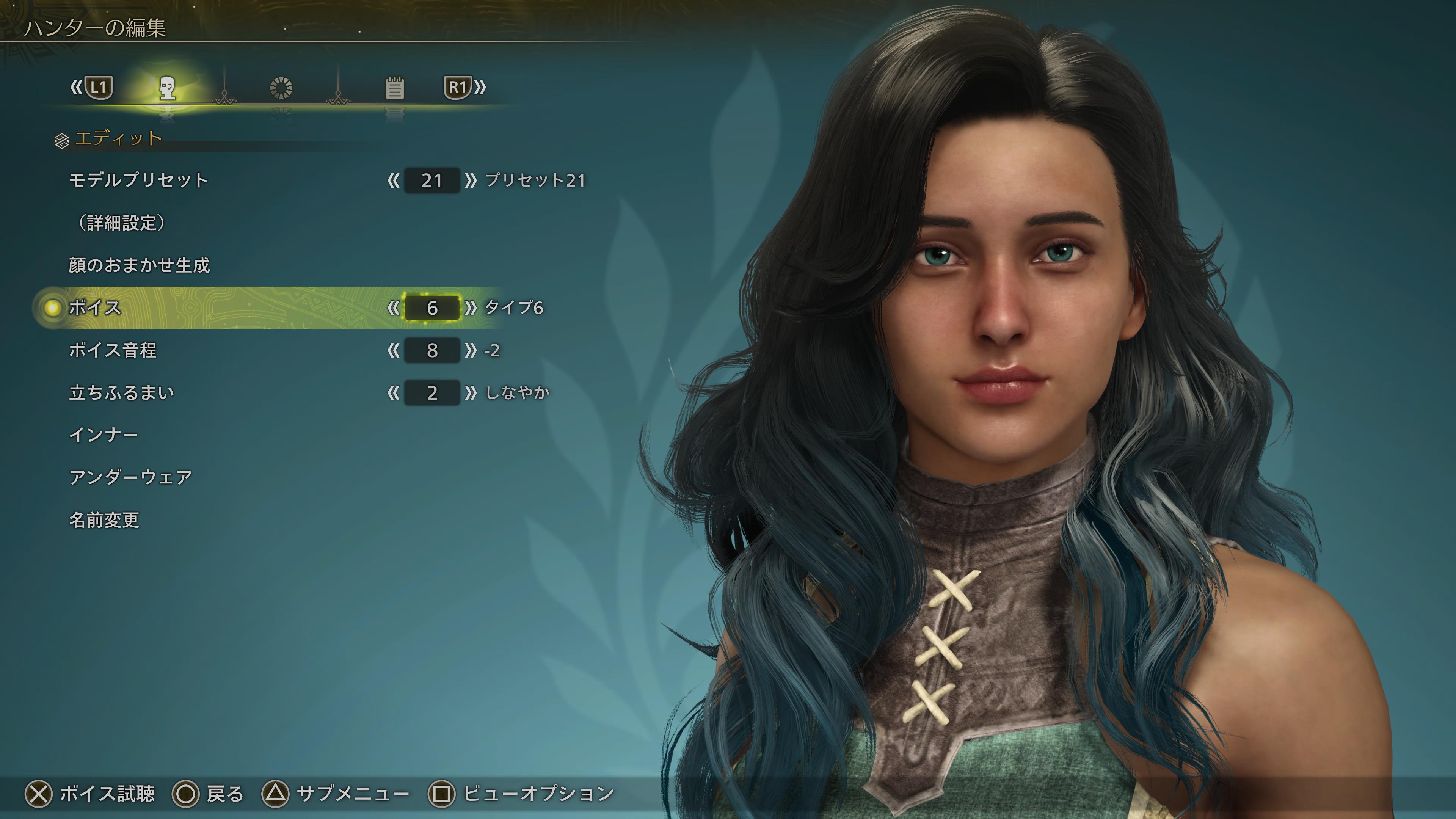Change 立ちふるまい to previous option

tap(394, 393)
